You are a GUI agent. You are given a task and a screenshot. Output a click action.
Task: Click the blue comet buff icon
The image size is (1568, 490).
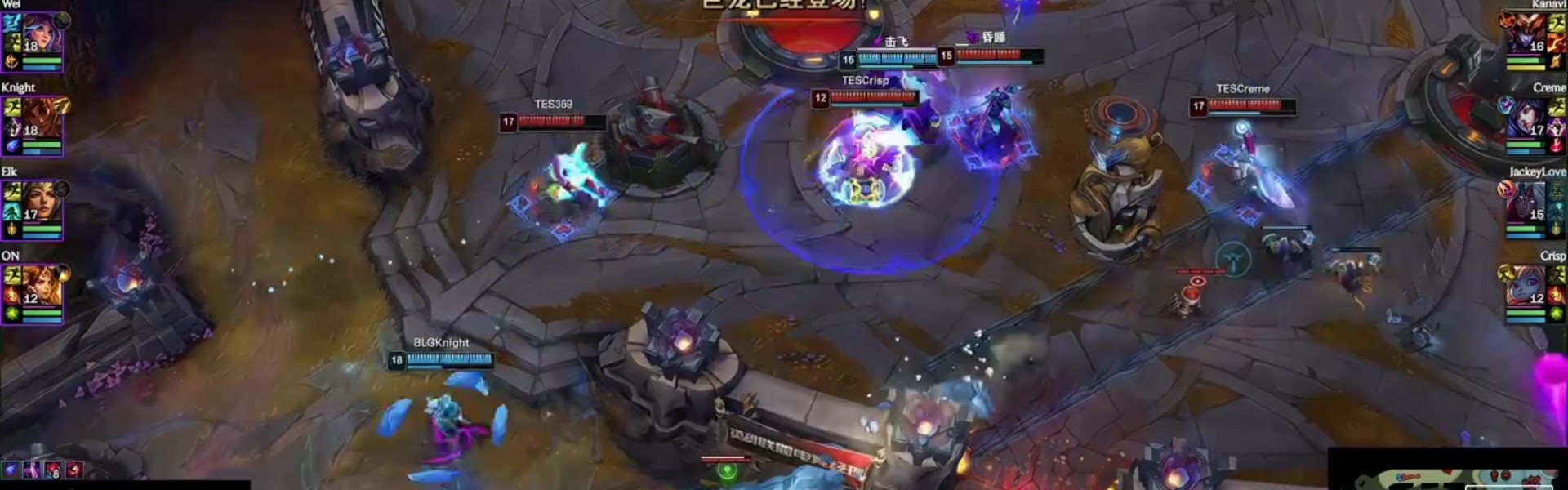[11, 470]
